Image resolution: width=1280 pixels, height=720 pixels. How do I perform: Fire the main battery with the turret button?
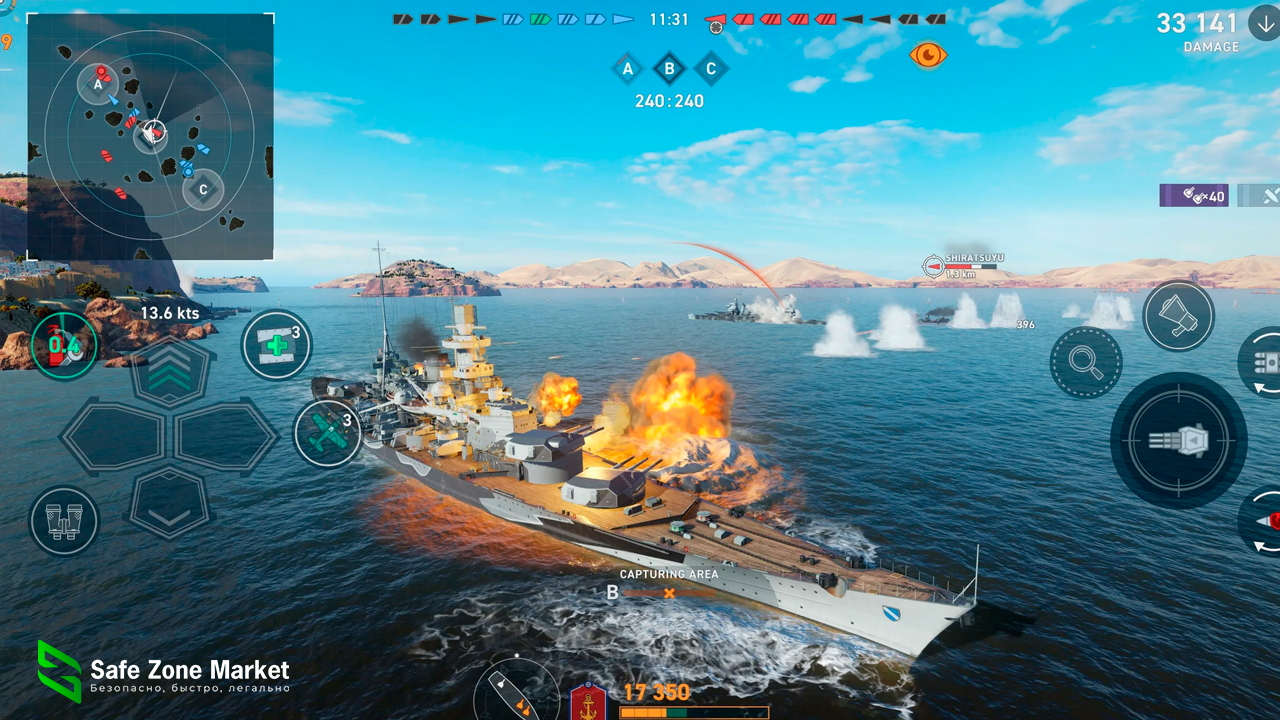coord(1178,440)
